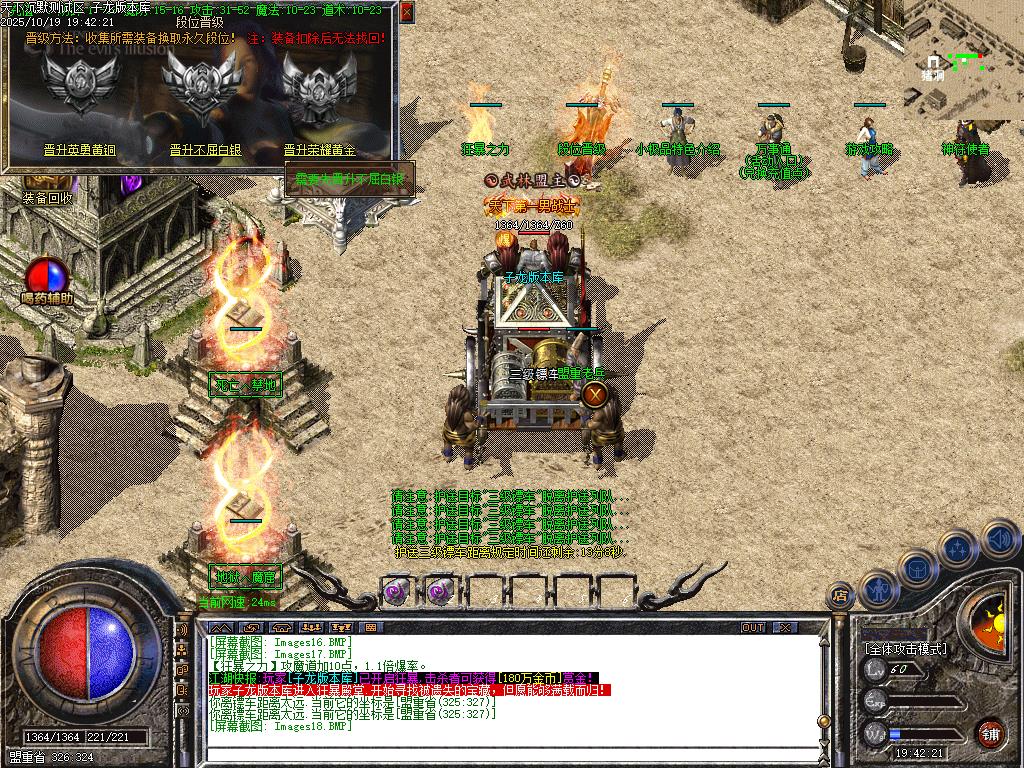Open the character equipment icon
The width and height of the screenshot is (1024, 768).
[878, 589]
